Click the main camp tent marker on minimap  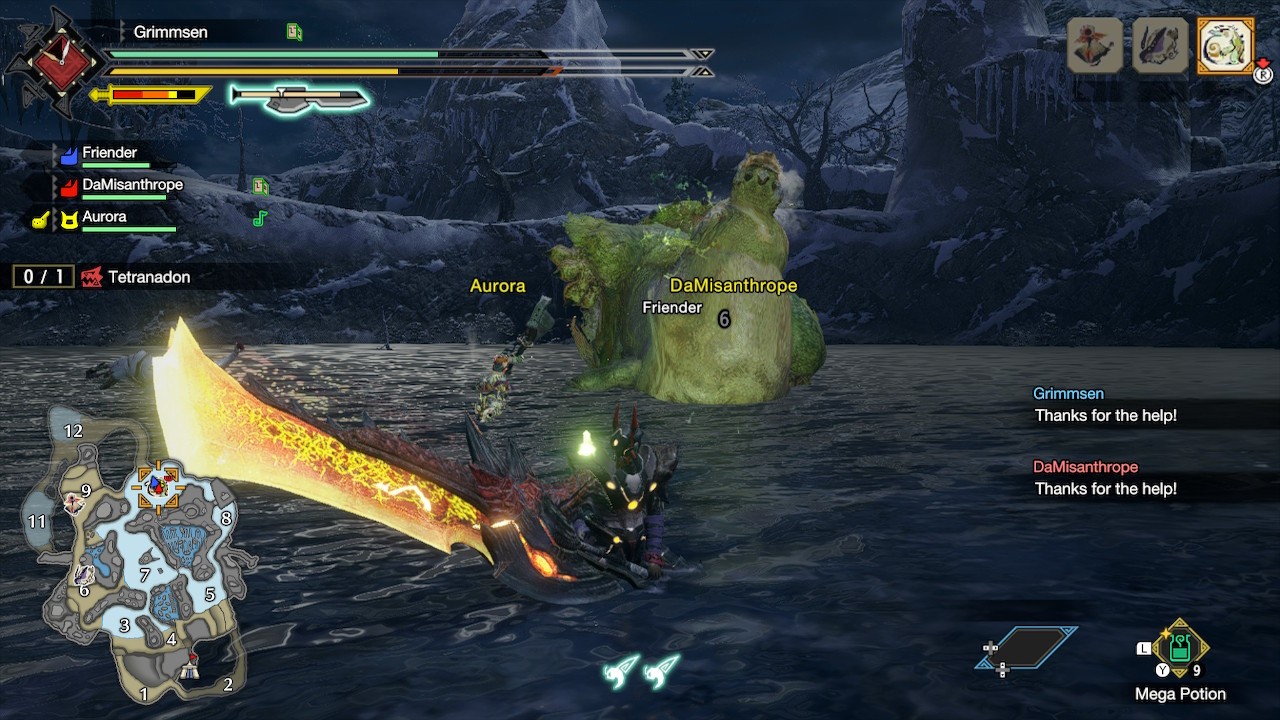[x=189, y=672]
